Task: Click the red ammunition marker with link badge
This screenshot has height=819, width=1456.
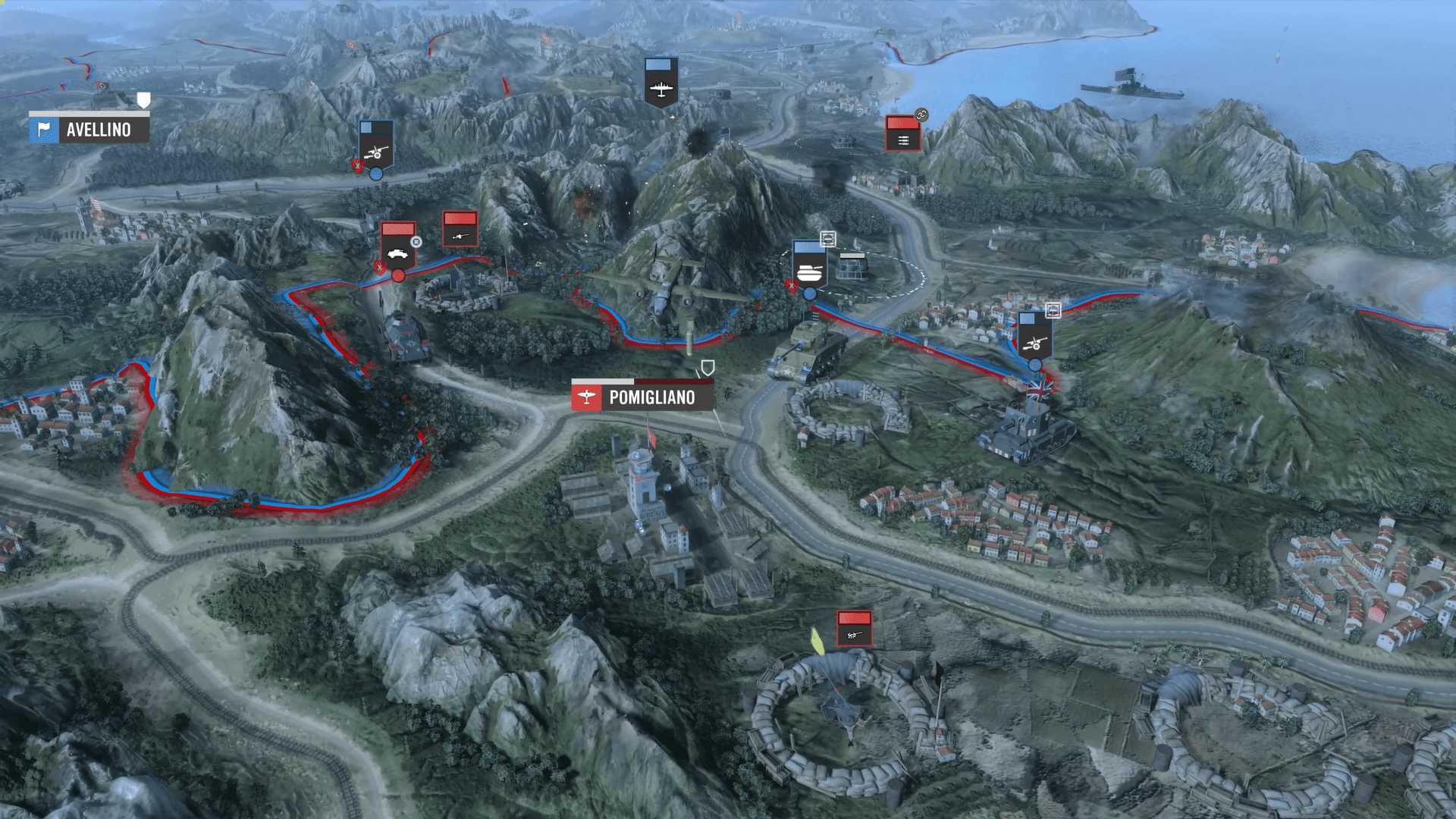Action: pyautogui.click(x=902, y=134)
